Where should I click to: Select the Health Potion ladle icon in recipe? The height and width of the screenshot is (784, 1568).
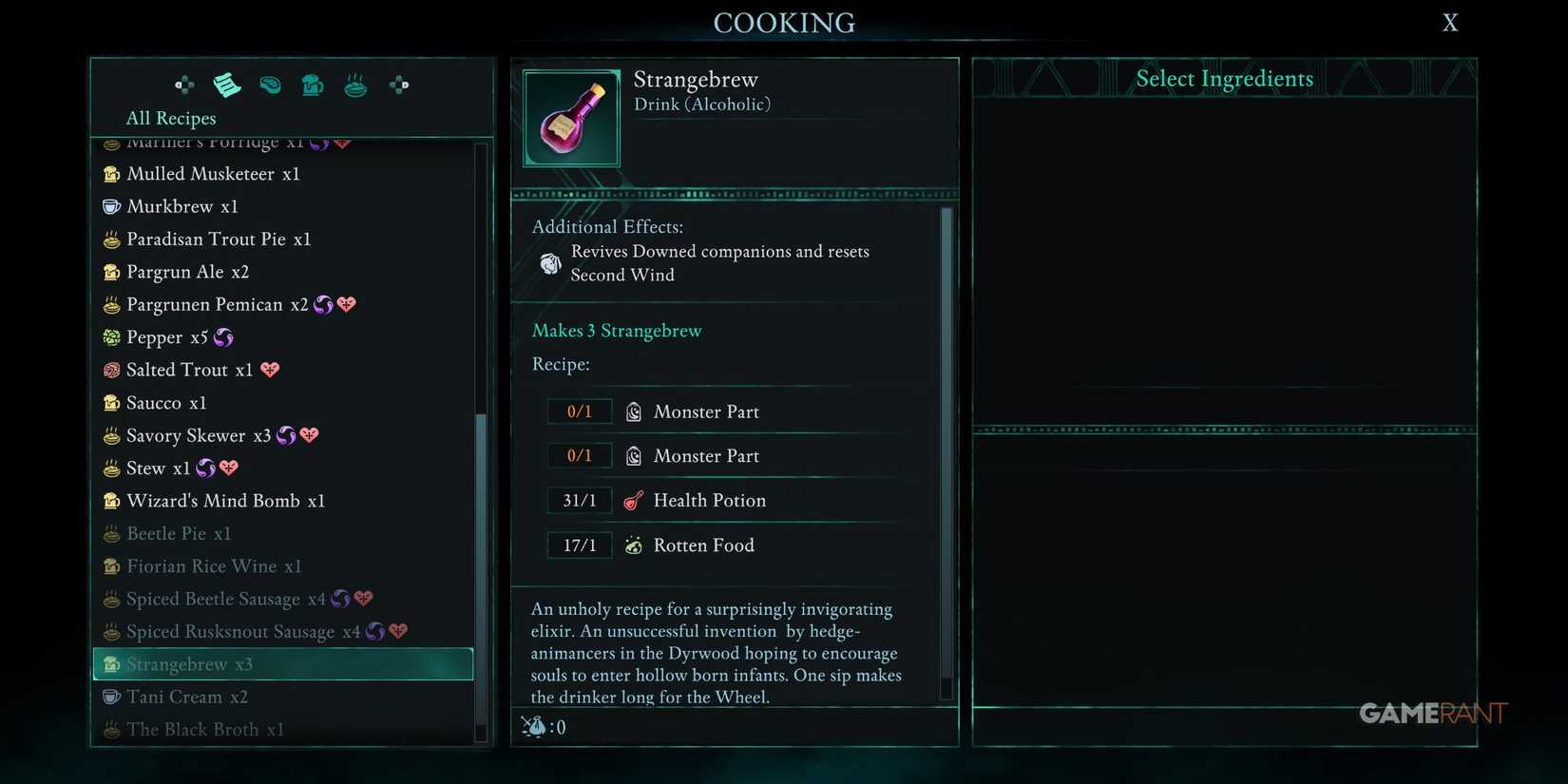[x=633, y=500]
